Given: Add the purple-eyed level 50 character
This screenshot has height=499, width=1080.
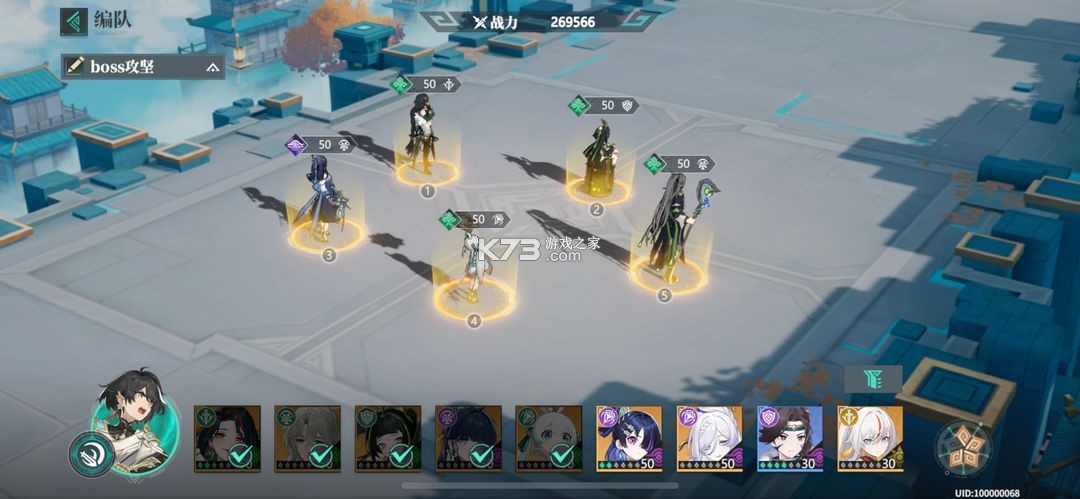Looking at the screenshot, I should (x=629, y=438).
